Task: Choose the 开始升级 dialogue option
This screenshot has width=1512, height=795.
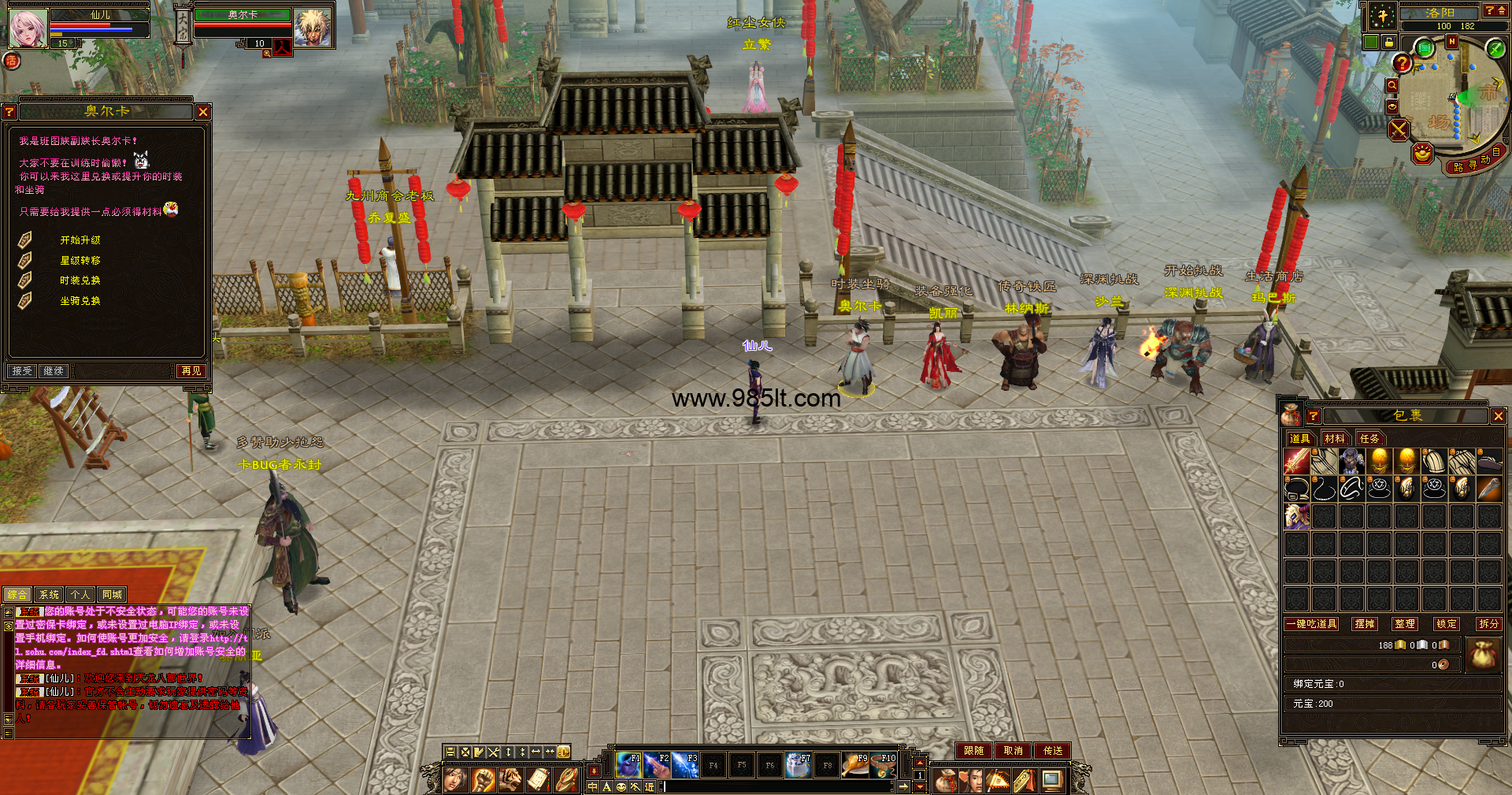Action: click(80, 240)
